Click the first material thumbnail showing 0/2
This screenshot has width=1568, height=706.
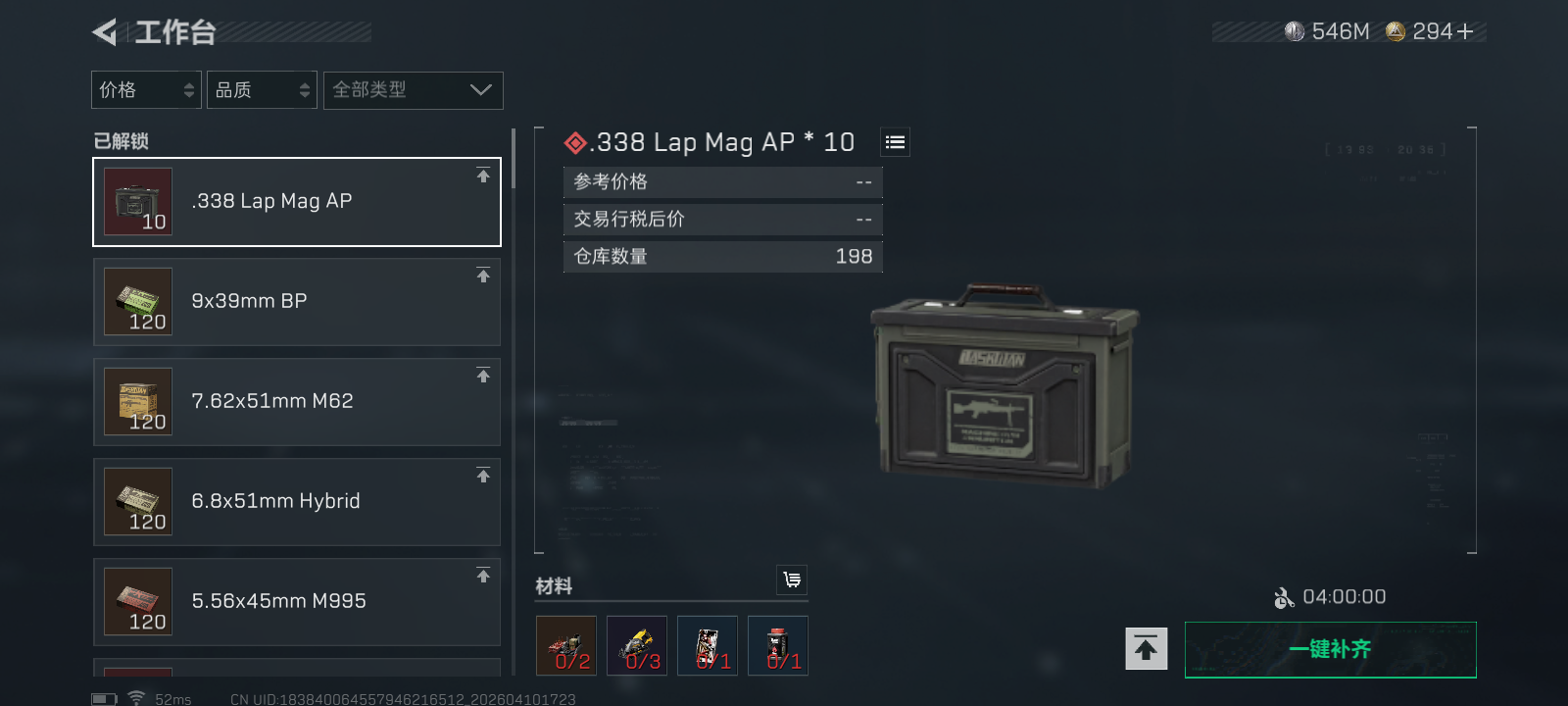(565, 645)
